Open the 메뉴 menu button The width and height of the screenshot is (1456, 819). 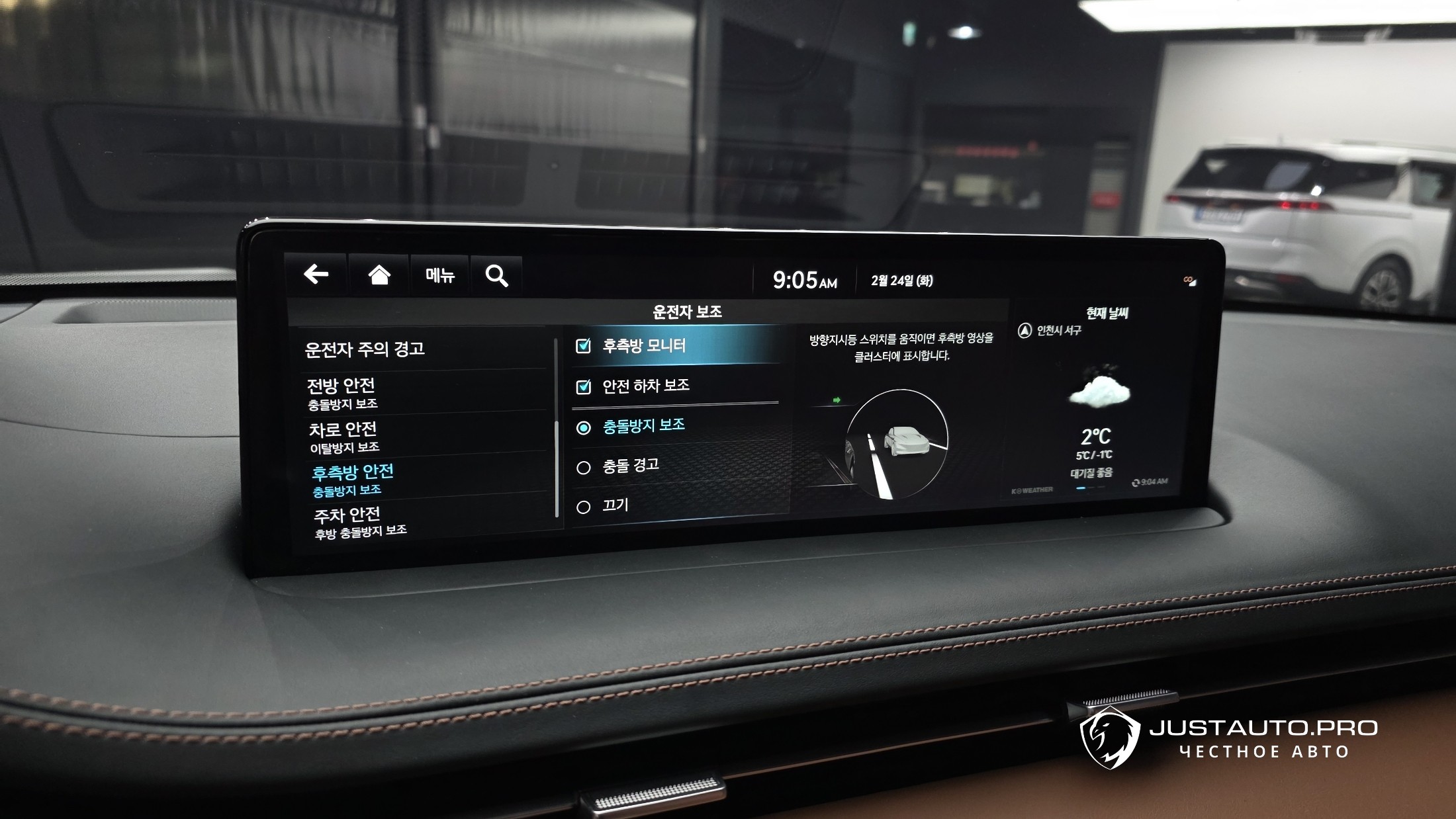pos(439,275)
